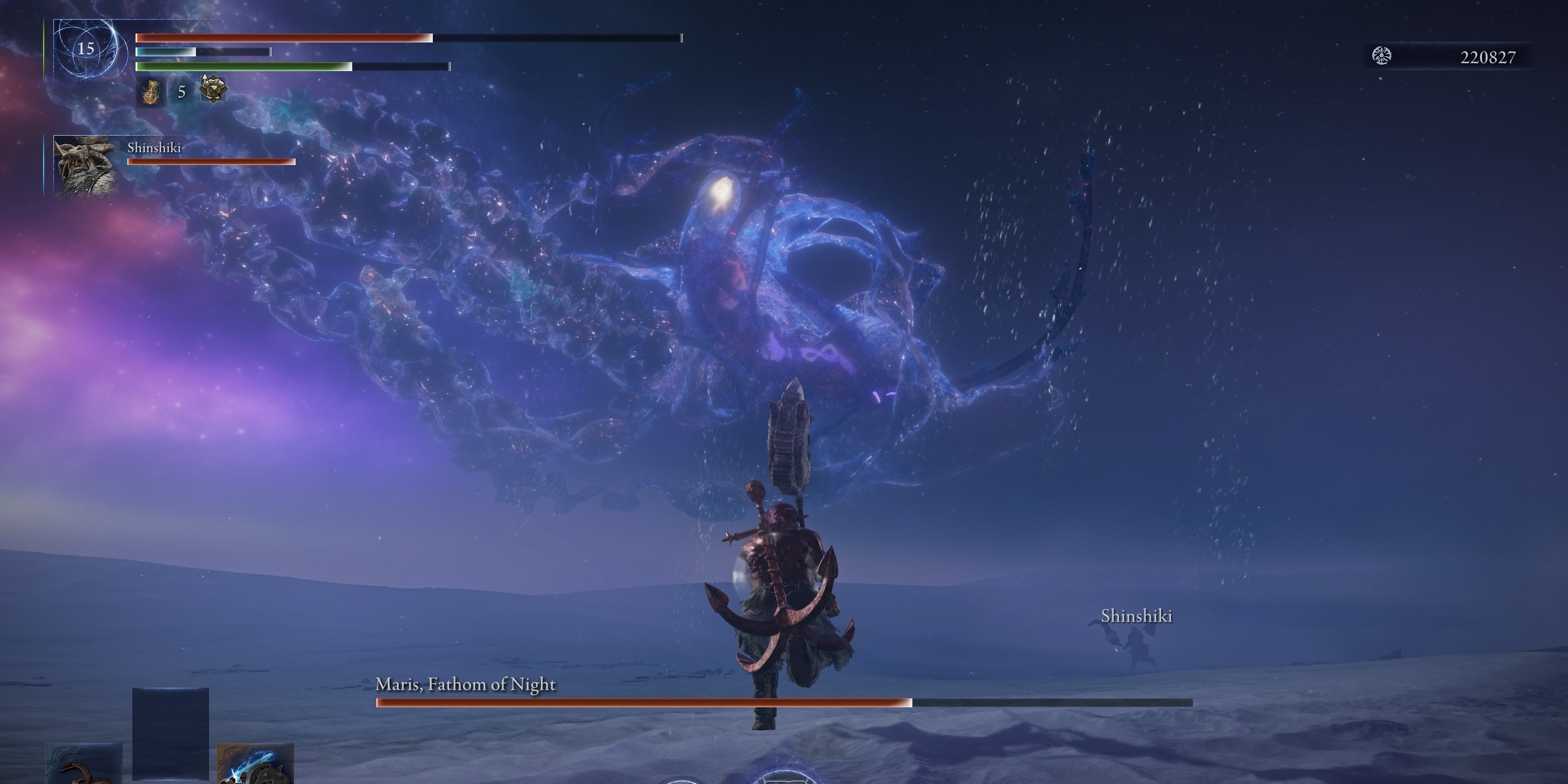Select the anchor weapon equipment slot
Viewport: 1568px width, 784px height.
click(83, 764)
